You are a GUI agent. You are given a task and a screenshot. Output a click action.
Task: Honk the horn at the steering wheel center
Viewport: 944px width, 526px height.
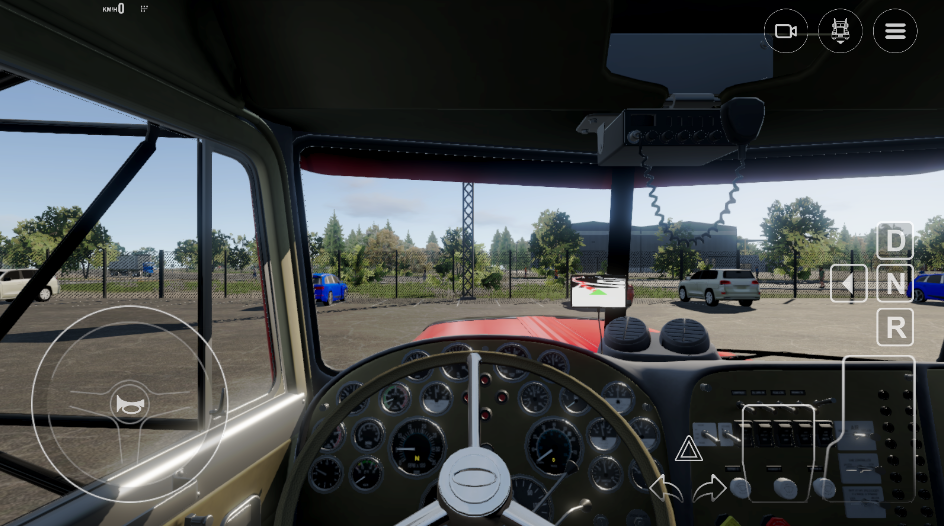[x=129, y=404]
